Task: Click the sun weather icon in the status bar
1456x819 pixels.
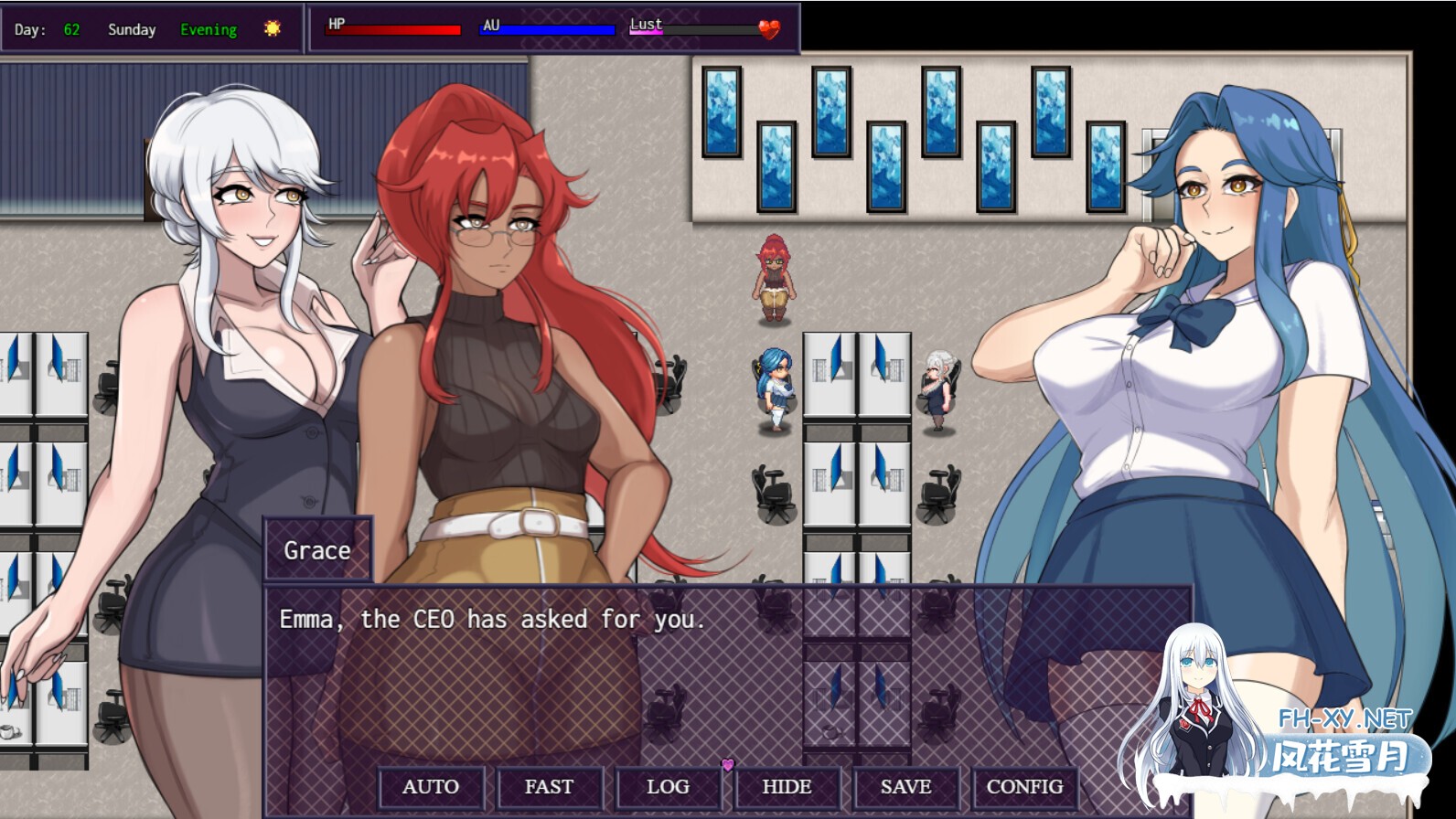Action: [x=272, y=28]
